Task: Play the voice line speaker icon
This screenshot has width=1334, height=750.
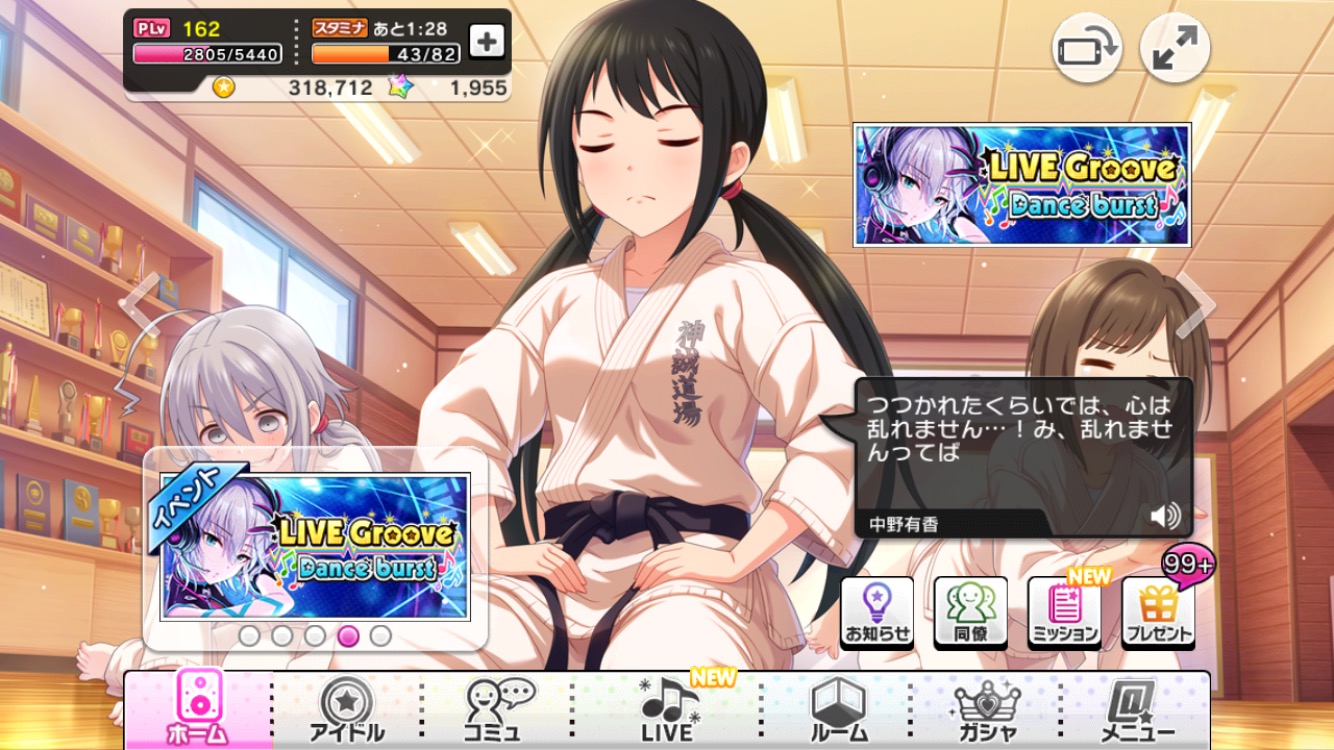Action: pyautogui.click(x=1164, y=516)
